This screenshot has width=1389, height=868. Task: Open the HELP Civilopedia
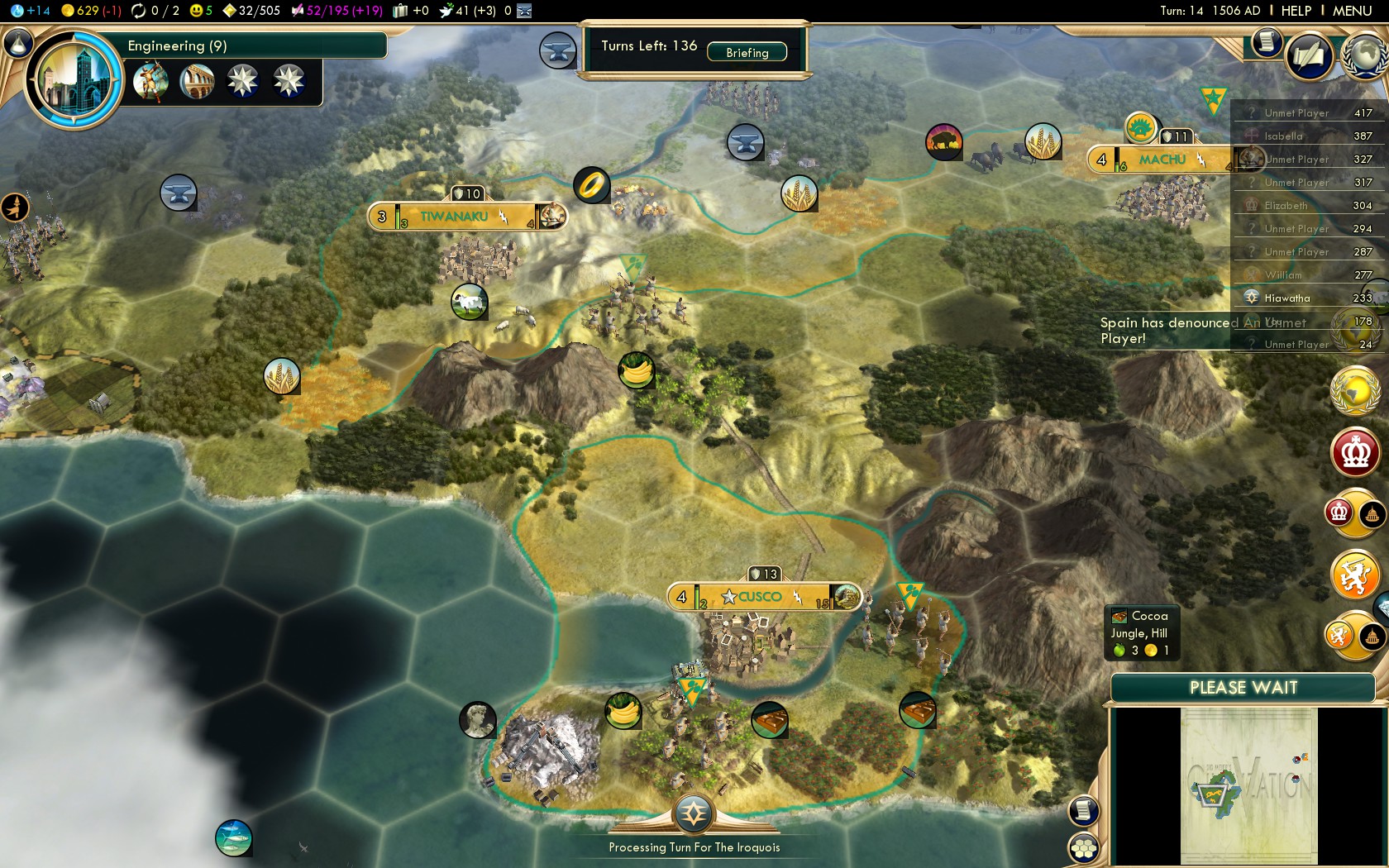tap(1296, 11)
